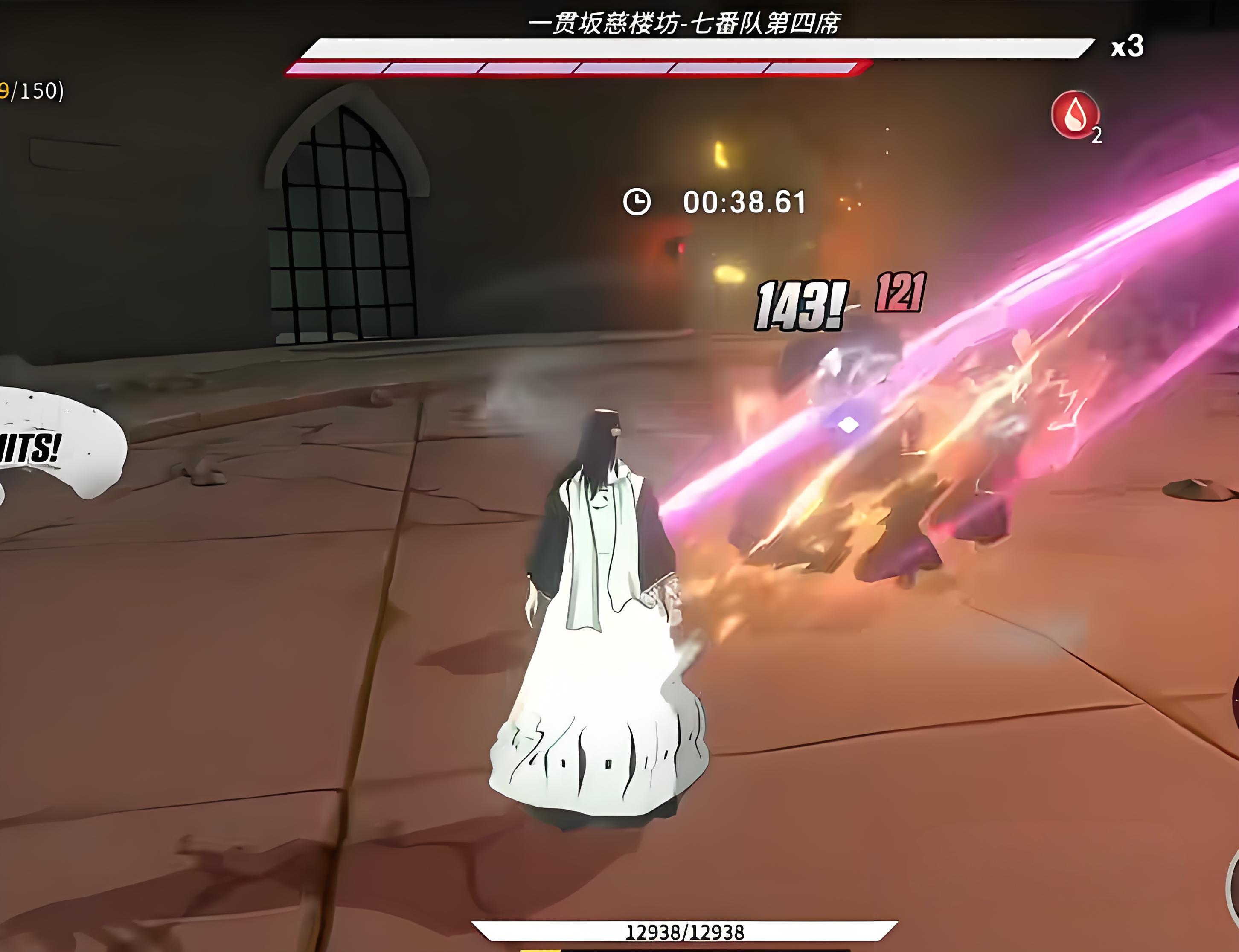The width and height of the screenshot is (1239, 952).
Task: Click the red blood-drop status icon
Action: (x=1075, y=115)
